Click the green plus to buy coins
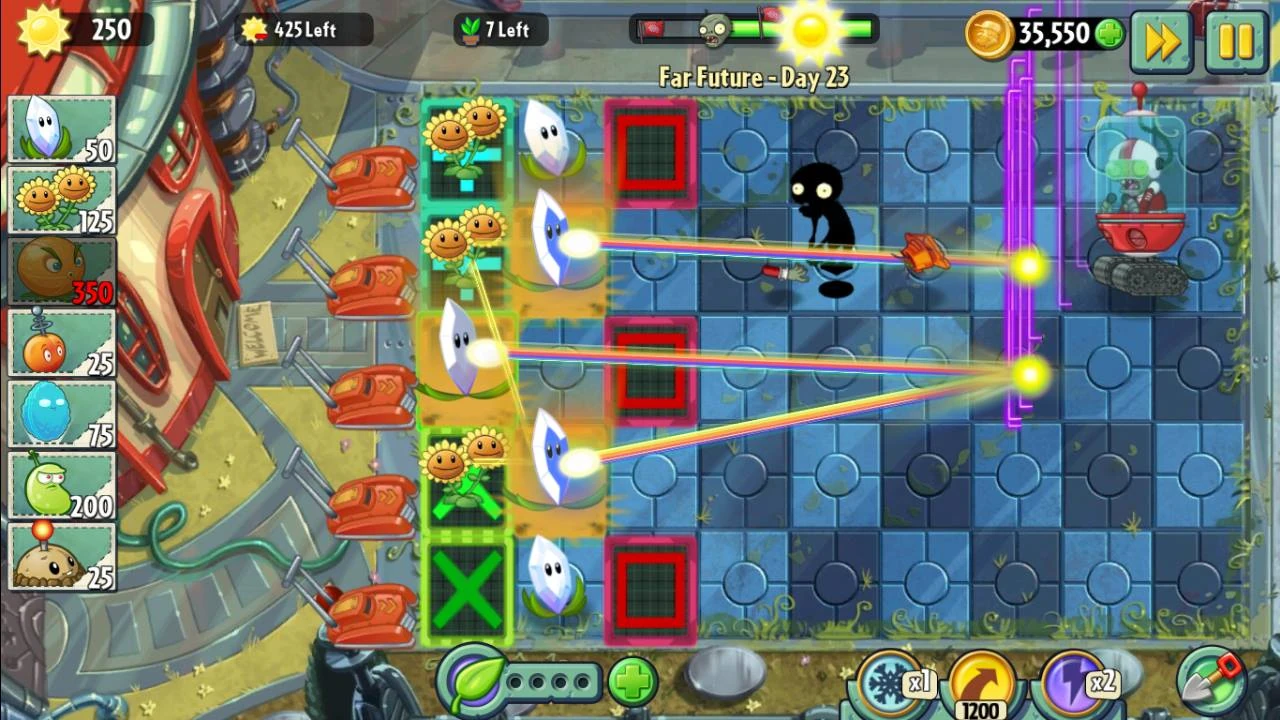This screenshot has height=720, width=1280. (1110, 33)
